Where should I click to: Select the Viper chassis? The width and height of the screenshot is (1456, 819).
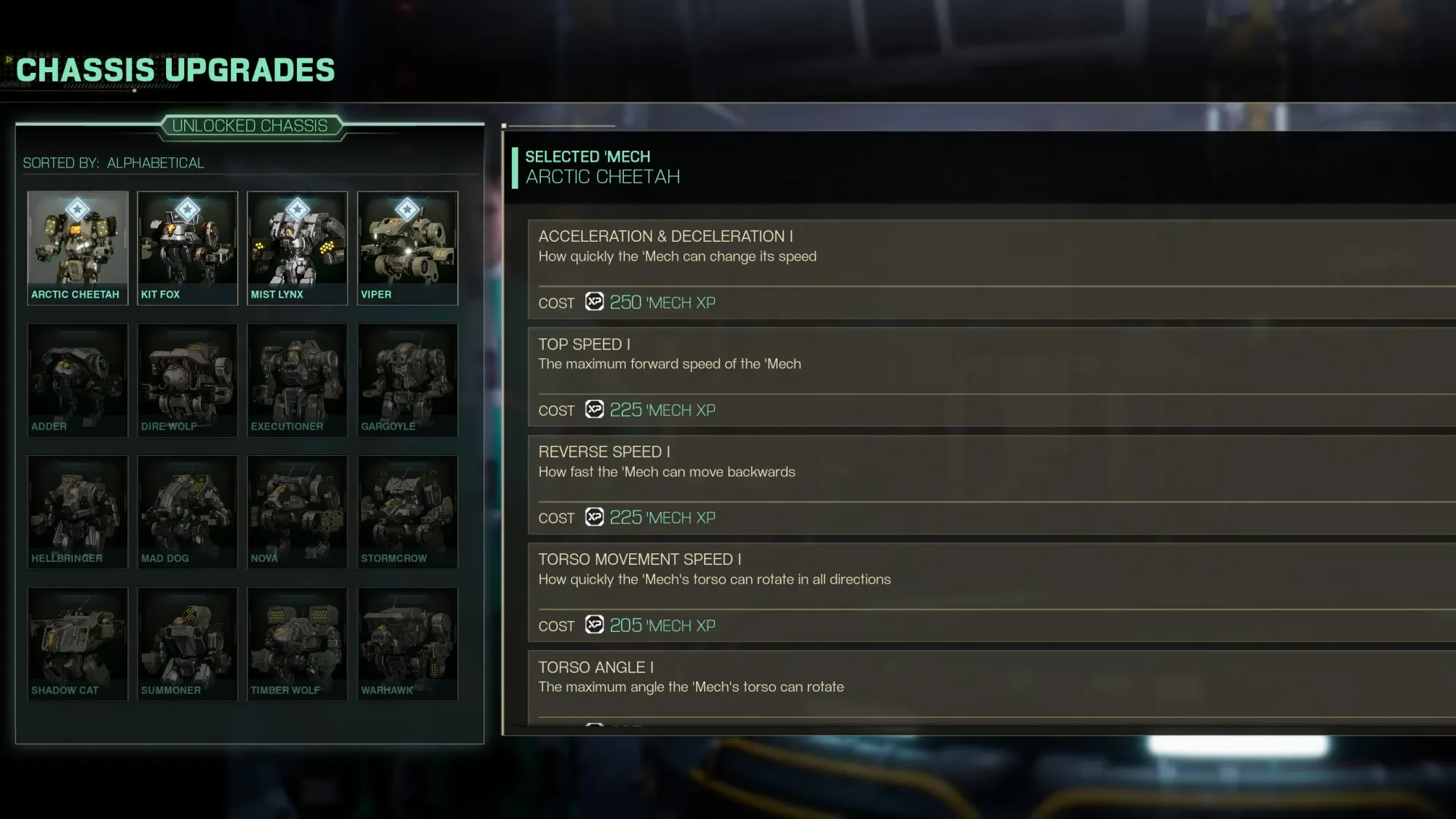(x=408, y=244)
